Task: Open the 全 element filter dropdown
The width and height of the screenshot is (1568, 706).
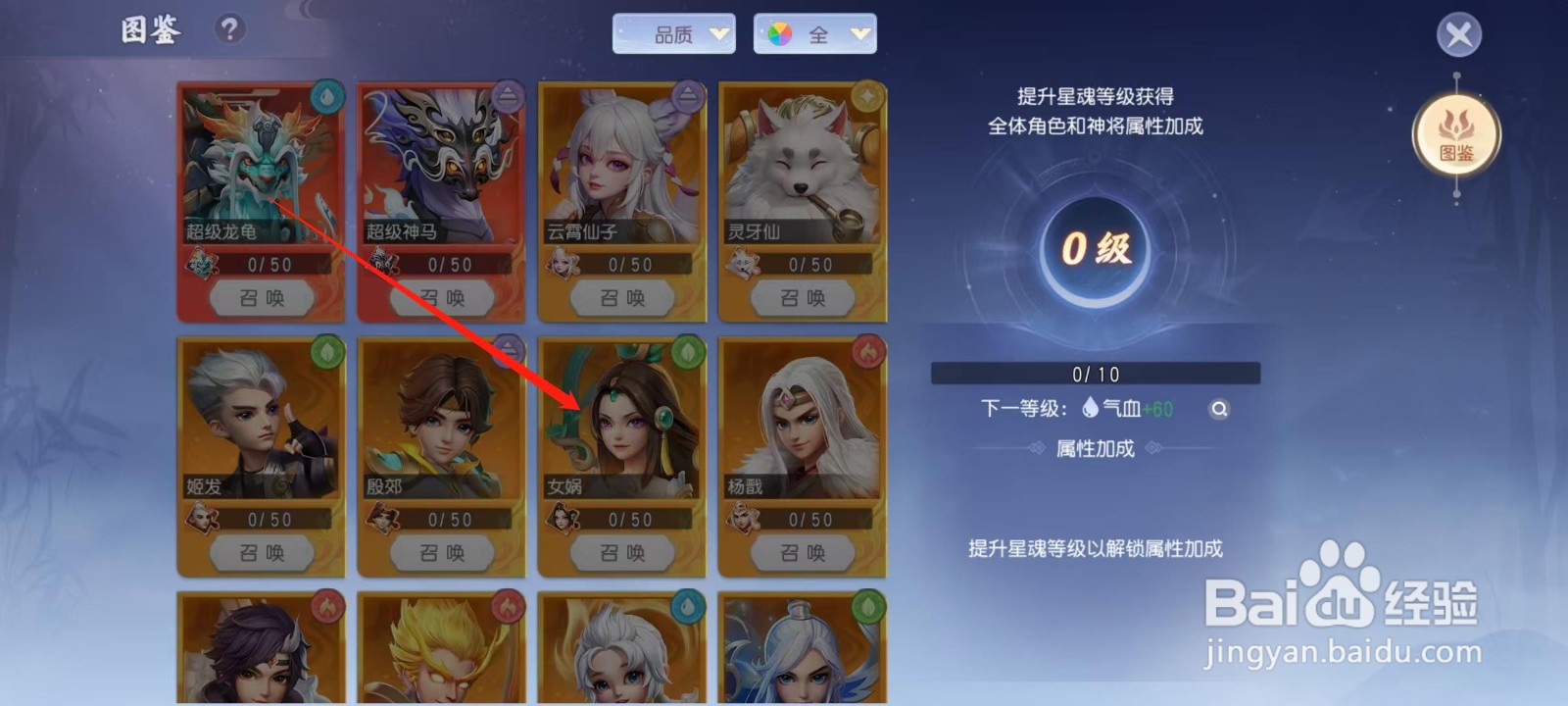Action: [x=816, y=33]
